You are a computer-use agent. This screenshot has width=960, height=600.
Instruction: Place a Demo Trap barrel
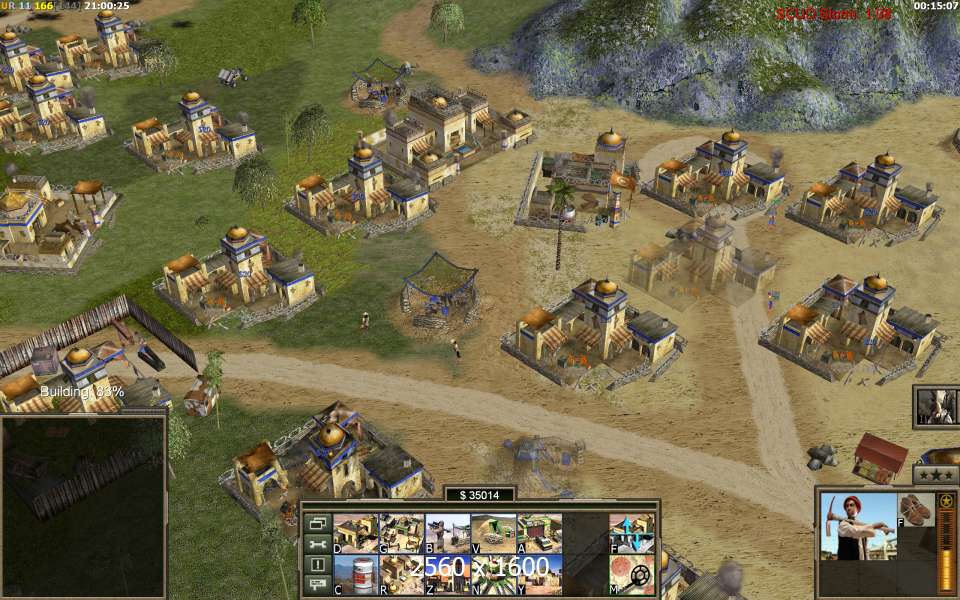(x=355, y=574)
